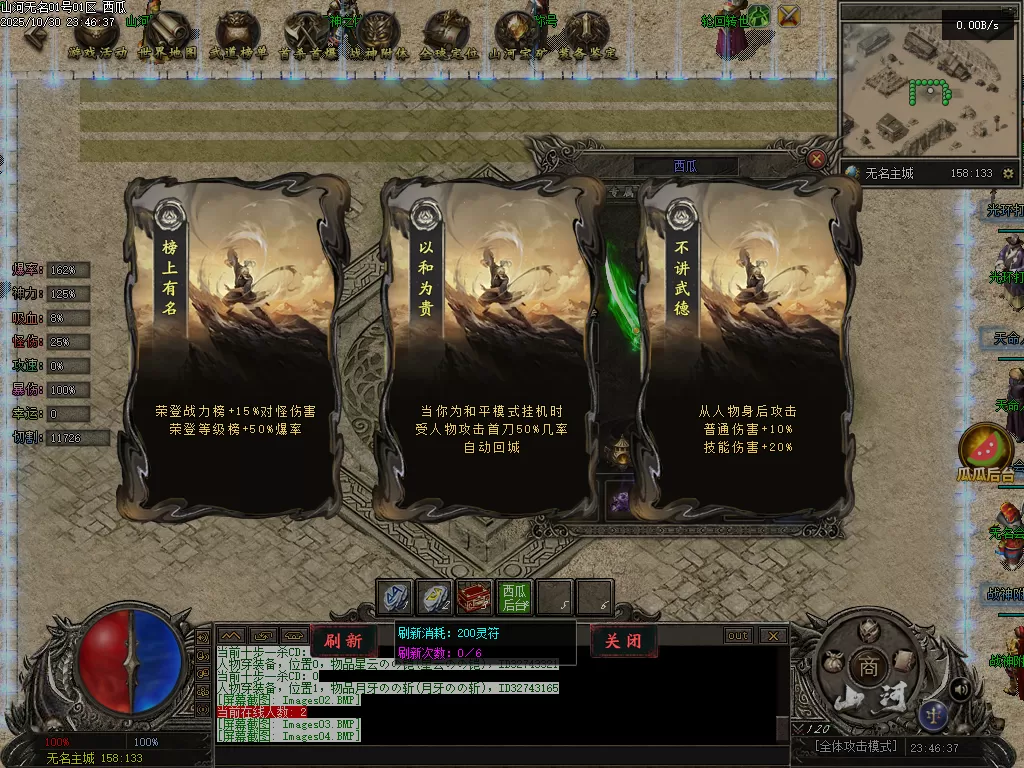
Task: Toggle the sound speaker icon
Action: tap(960, 688)
